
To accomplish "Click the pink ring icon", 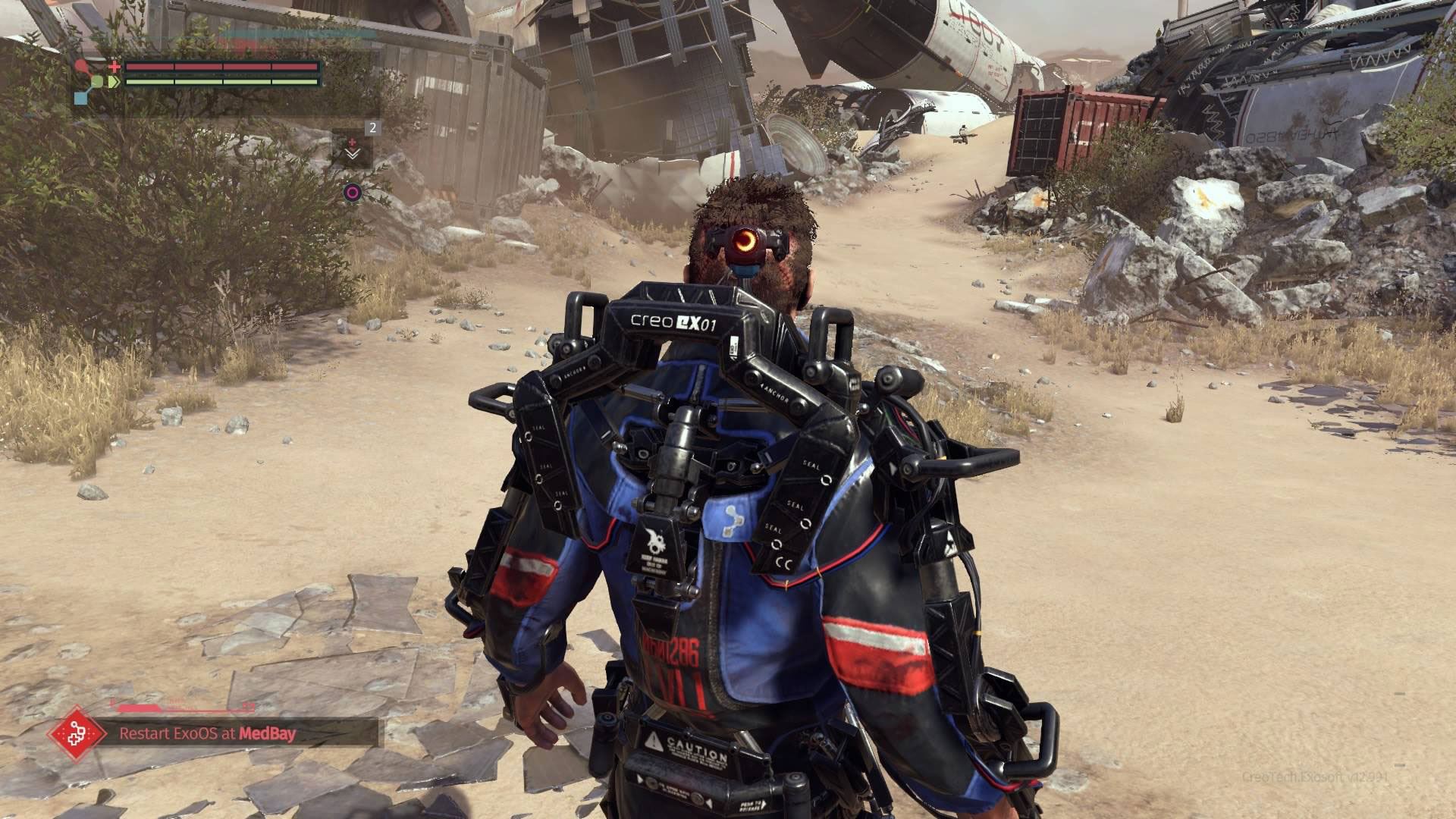I will (352, 193).
